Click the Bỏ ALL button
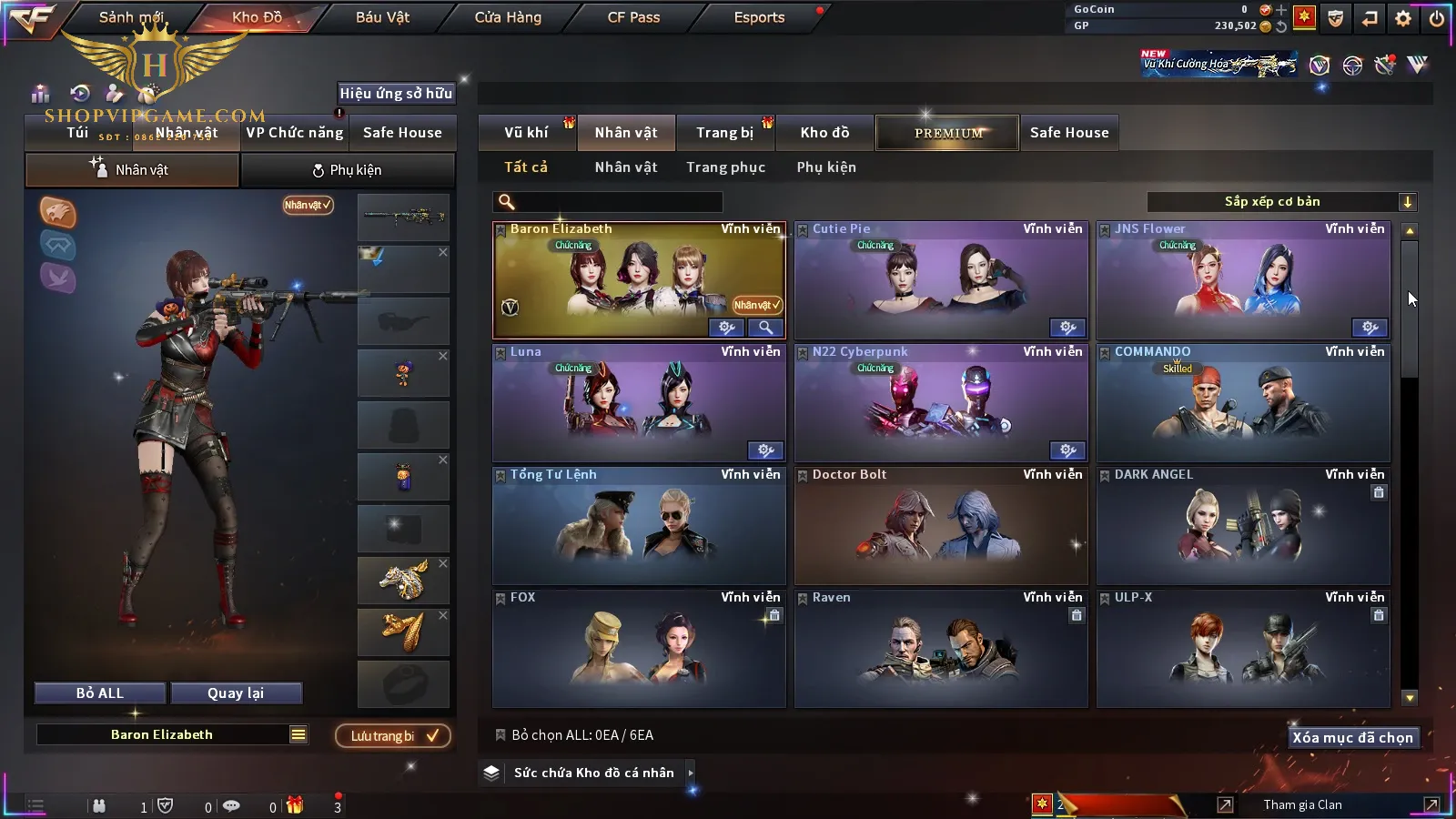 pos(100,693)
